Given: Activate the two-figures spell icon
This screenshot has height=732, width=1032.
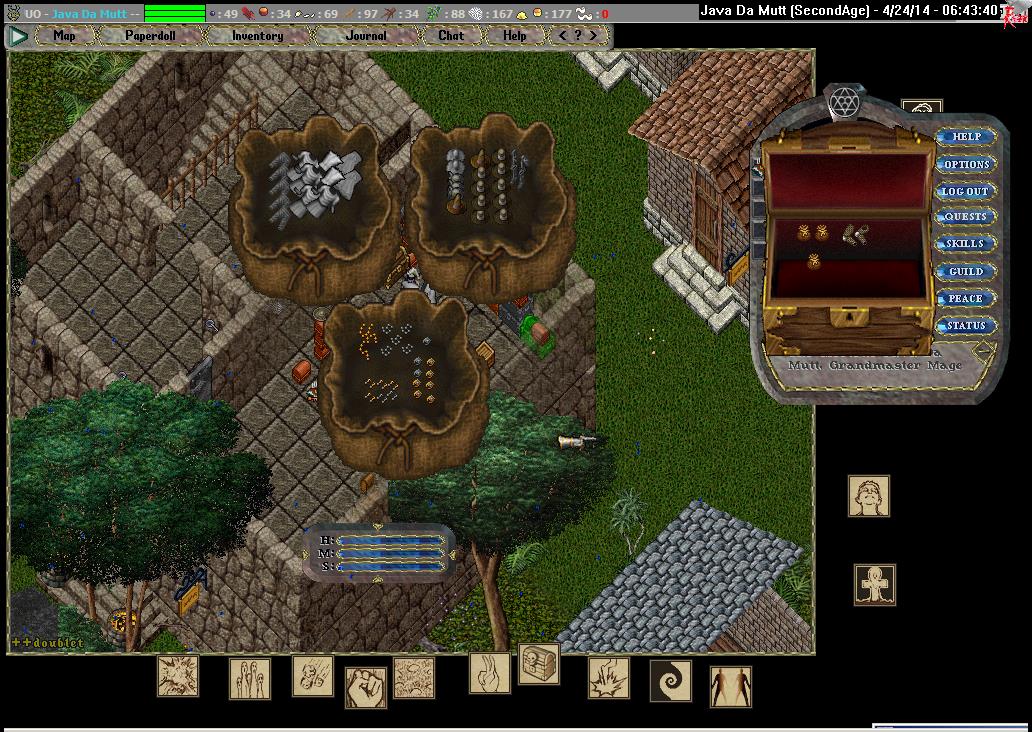Looking at the screenshot, I should pyautogui.click(x=731, y=686).
